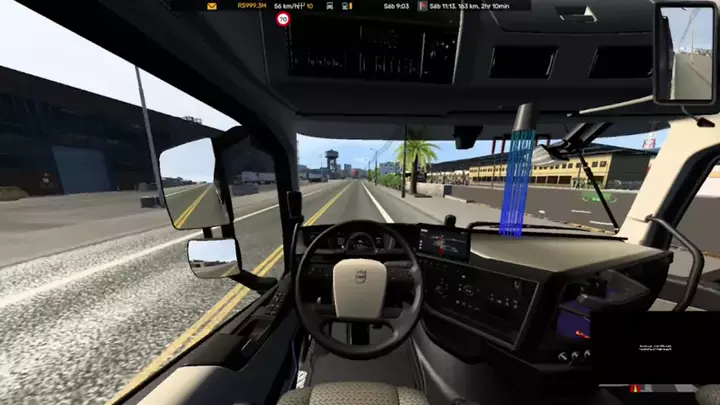Open the mail envelope icon

click(x=212, y=6)
